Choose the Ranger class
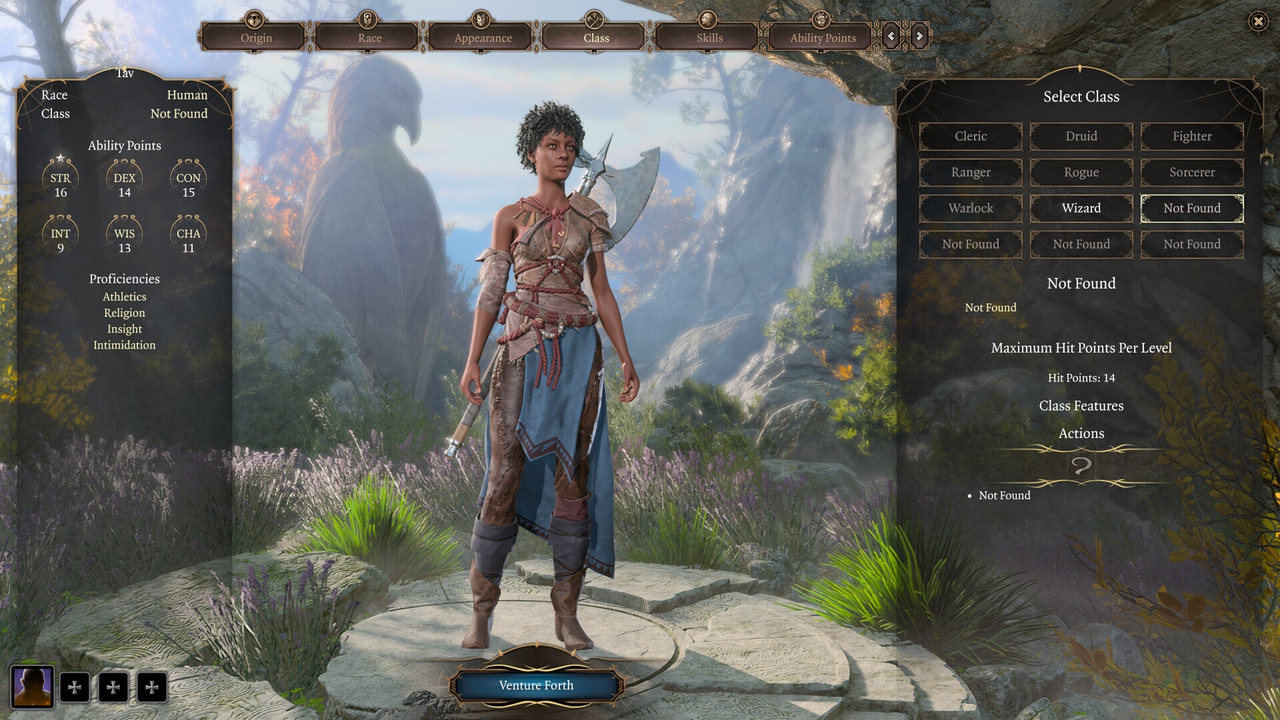 [x=970, y=172]
